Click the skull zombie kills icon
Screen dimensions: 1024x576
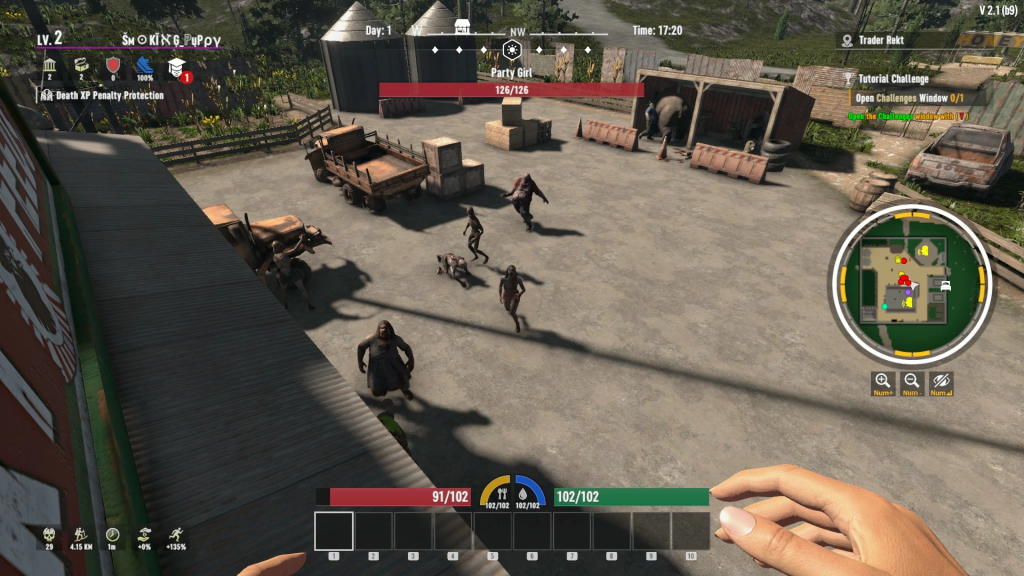tap(49, 535)
